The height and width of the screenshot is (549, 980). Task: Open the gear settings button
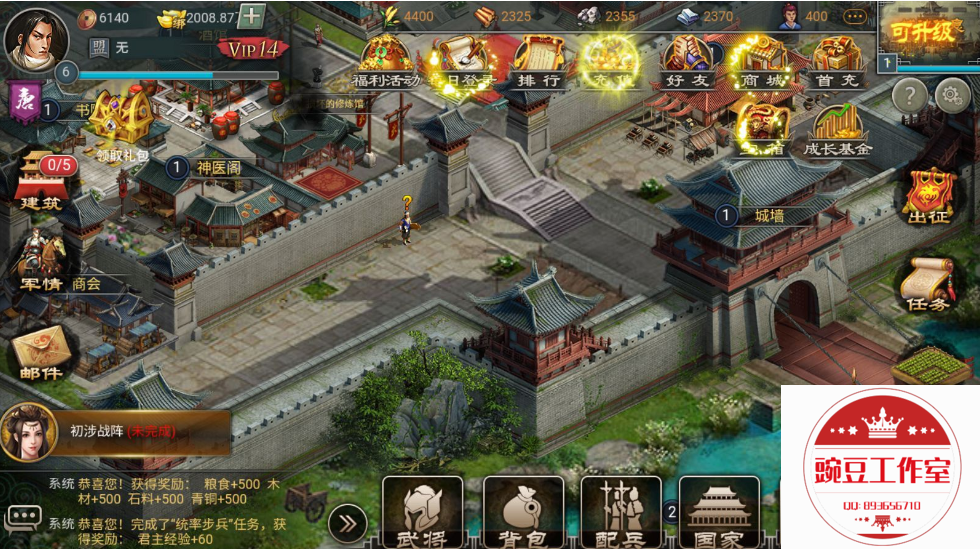[x=953, y=96]
